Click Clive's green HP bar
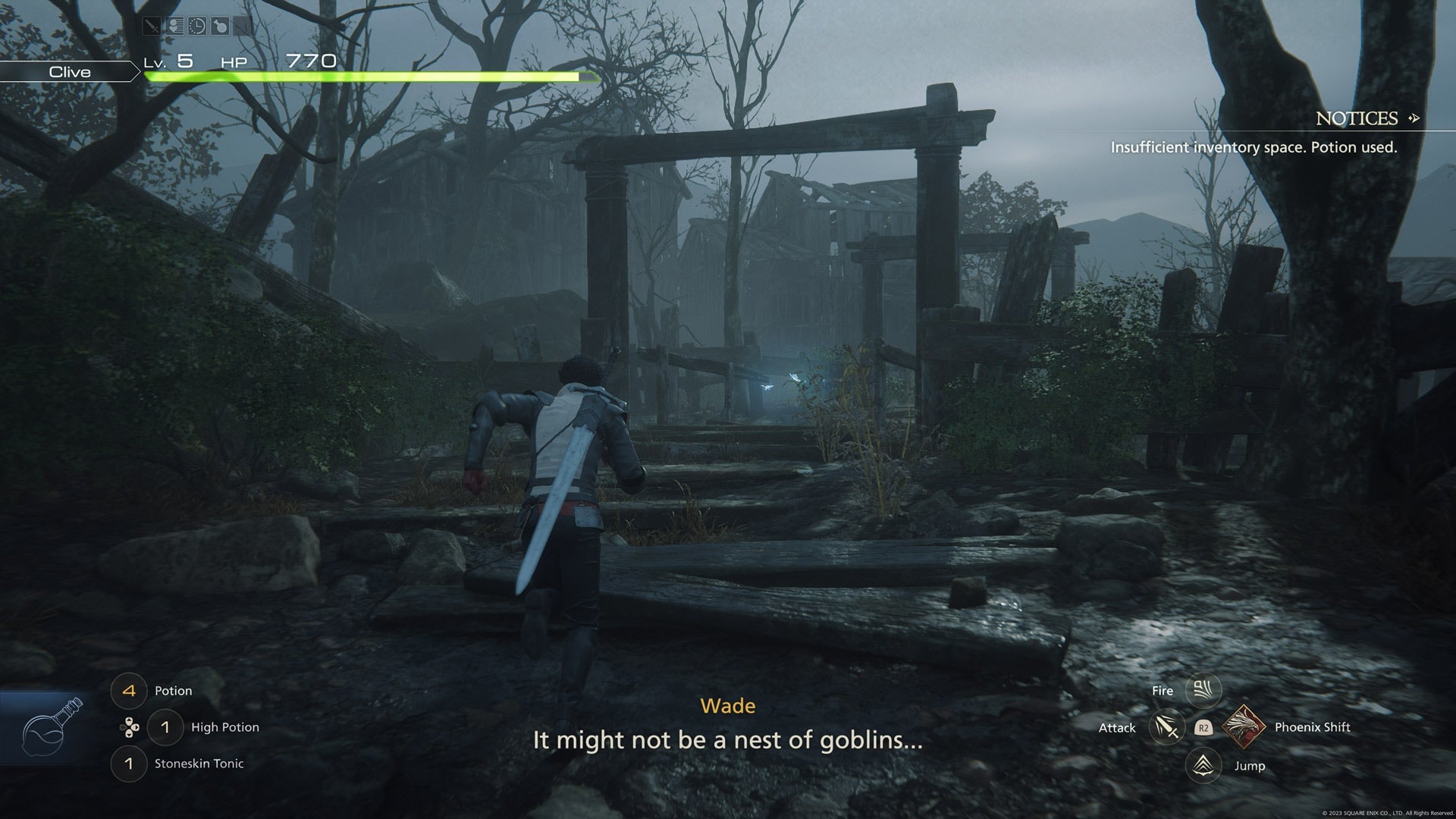This screenshot has width=1456, height=819. (364, 77)
